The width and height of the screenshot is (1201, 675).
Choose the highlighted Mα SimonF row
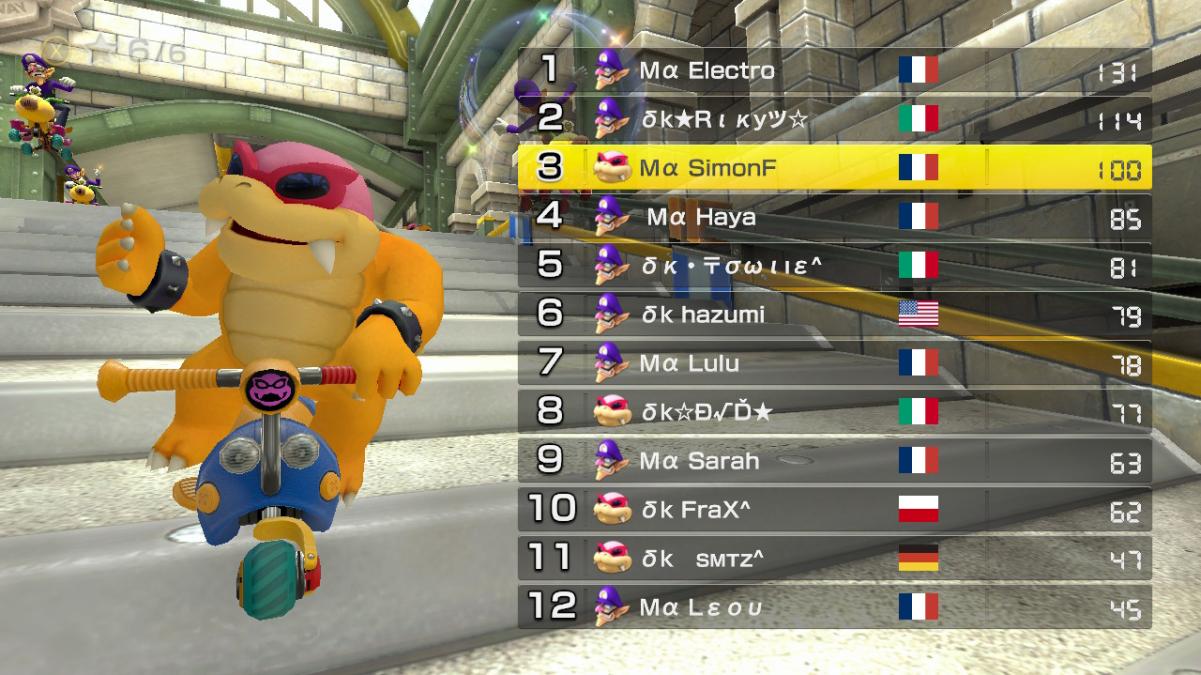click(x=834, y=168)
